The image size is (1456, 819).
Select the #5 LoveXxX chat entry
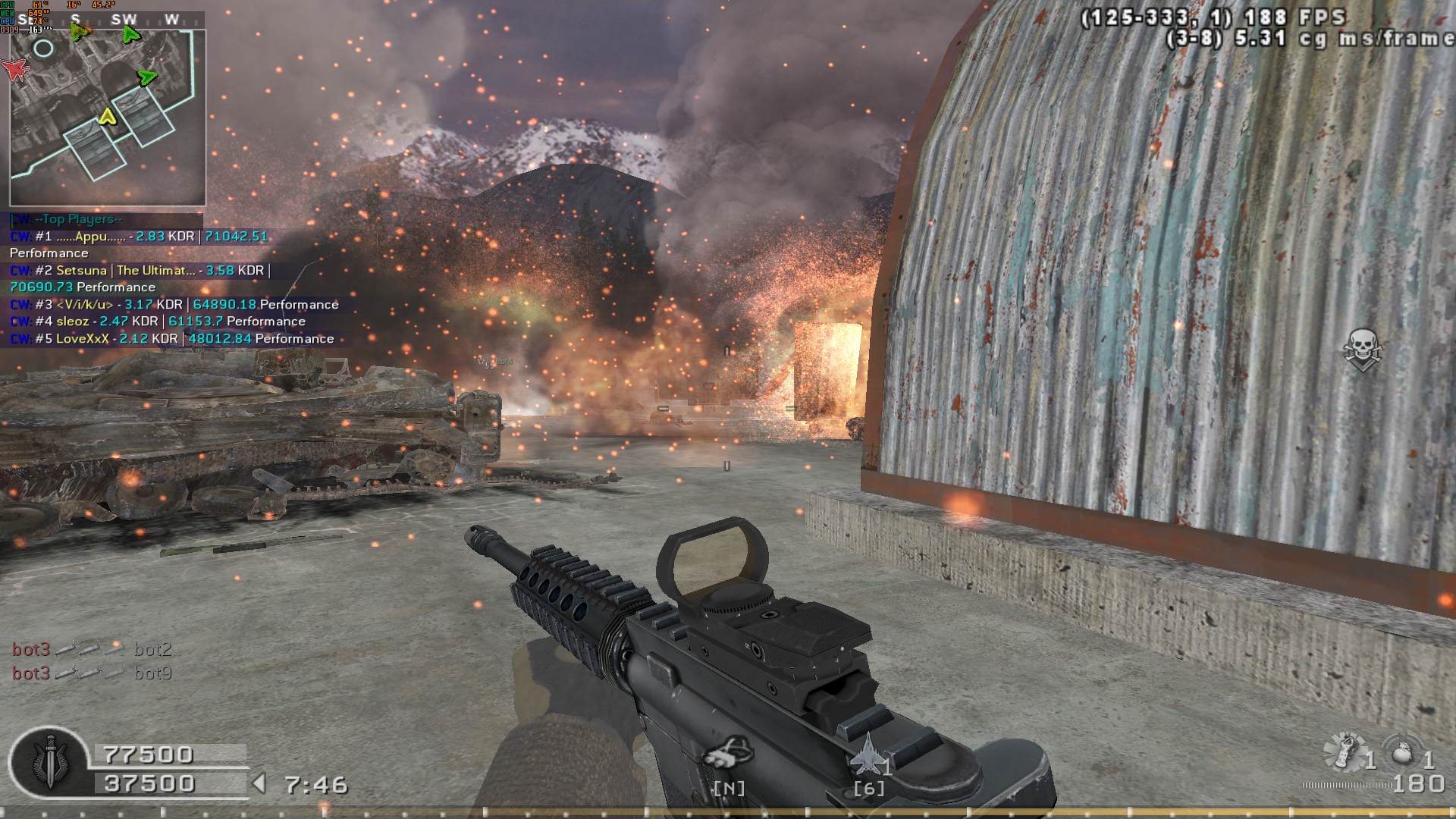172,339
